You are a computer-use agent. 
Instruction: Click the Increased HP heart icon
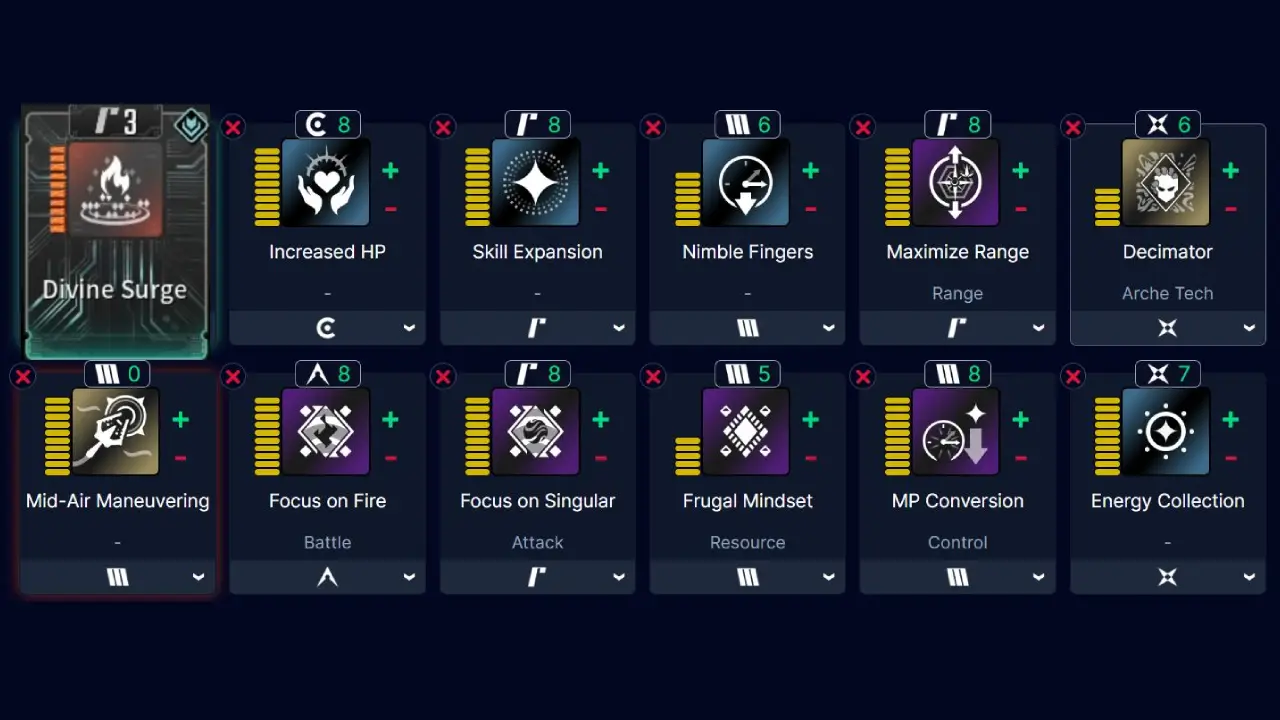point(327,182)
